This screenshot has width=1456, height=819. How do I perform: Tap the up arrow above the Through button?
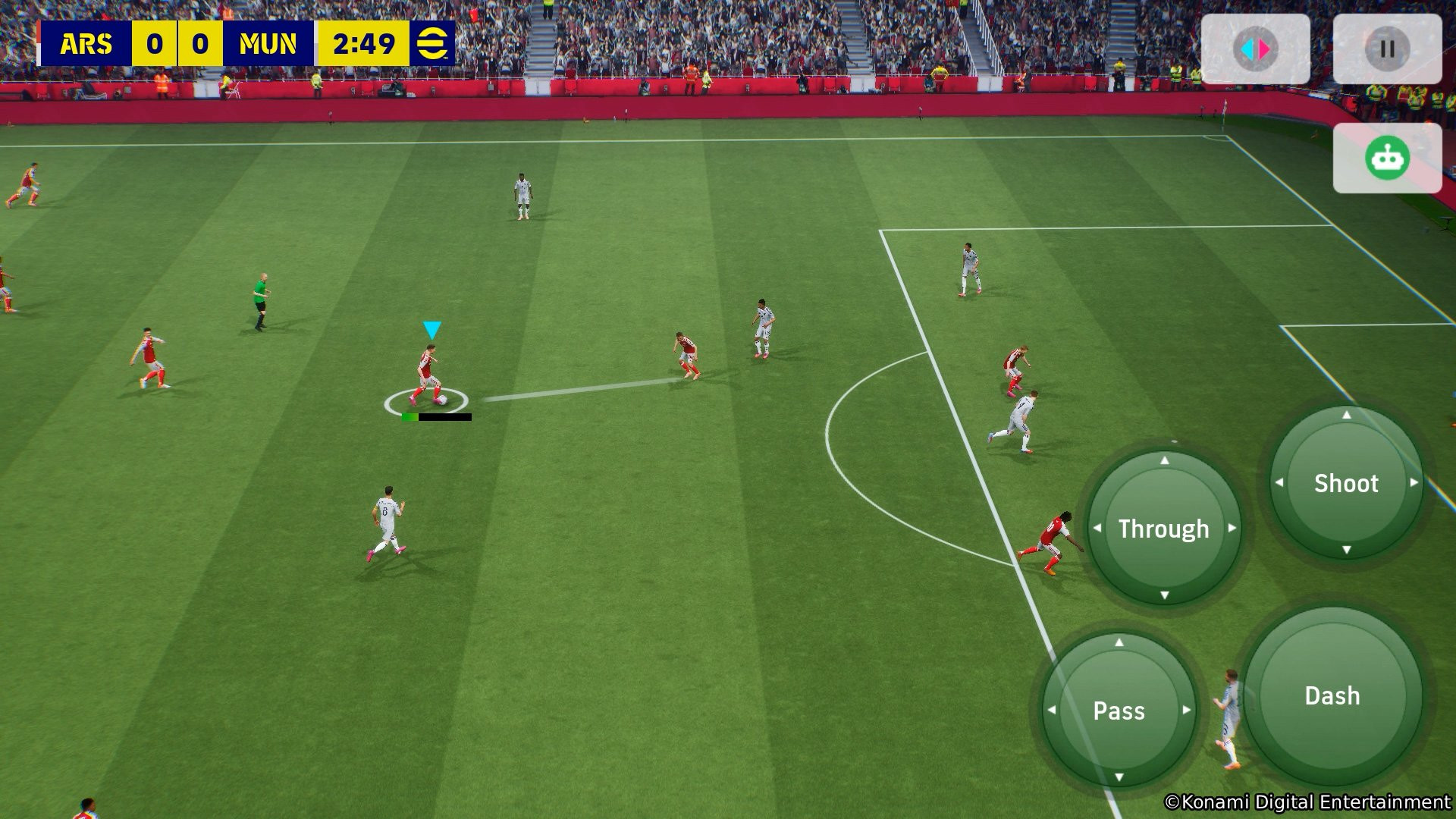(1166, 461)
